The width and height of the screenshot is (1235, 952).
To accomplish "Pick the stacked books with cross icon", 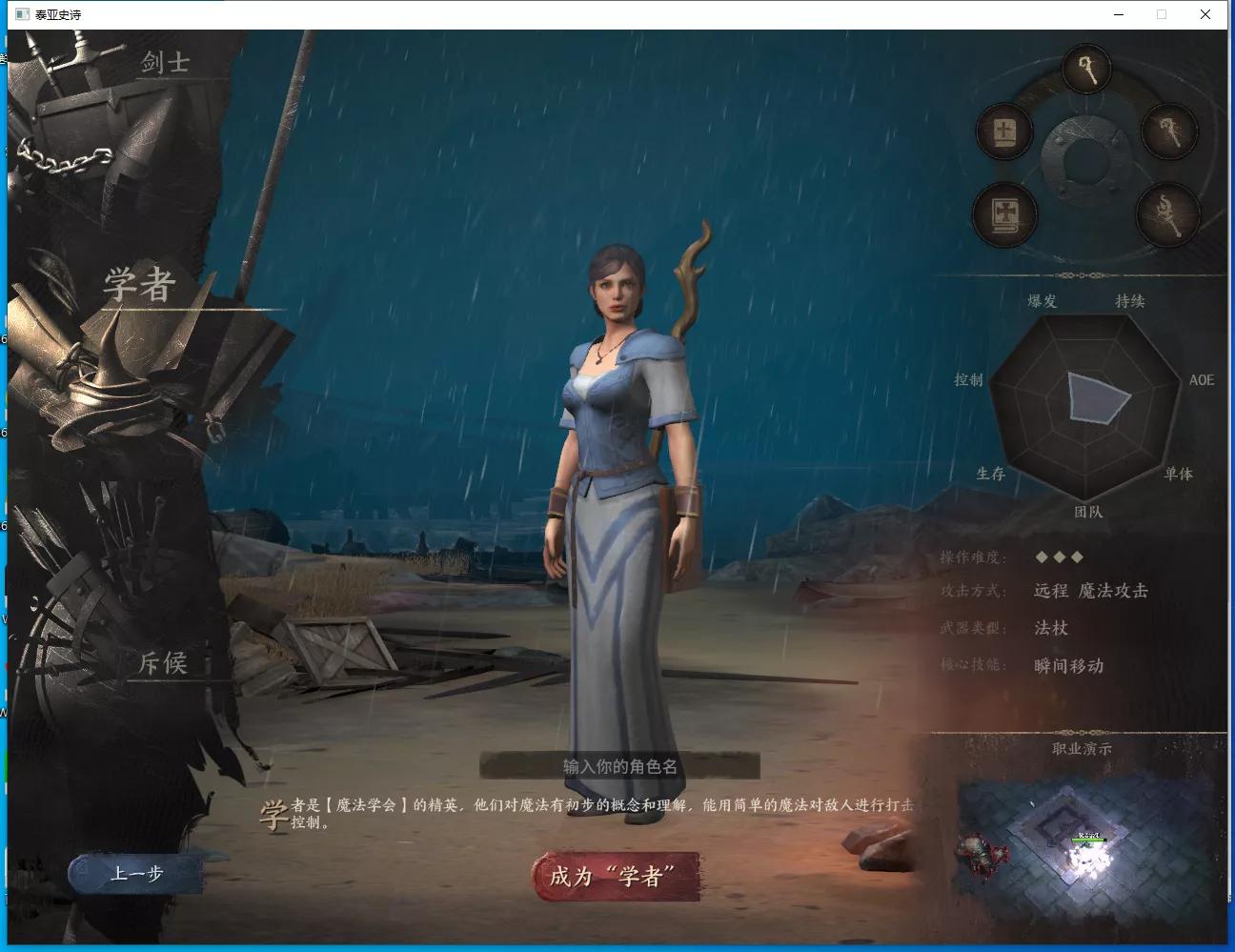I will pos(1004,213).
